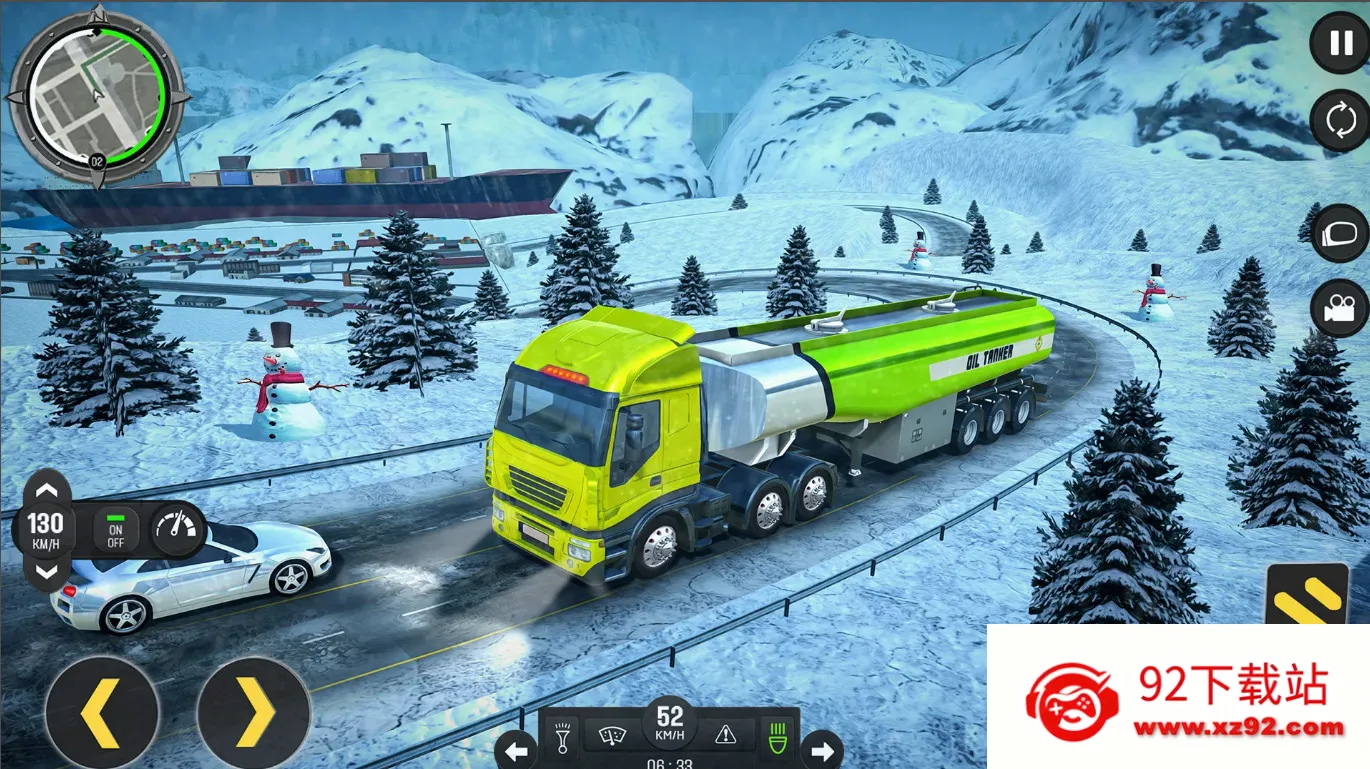This screenshot has height=769, width=1370.
Task: Increase the cruise speed limit
Action: click(46, 490)
